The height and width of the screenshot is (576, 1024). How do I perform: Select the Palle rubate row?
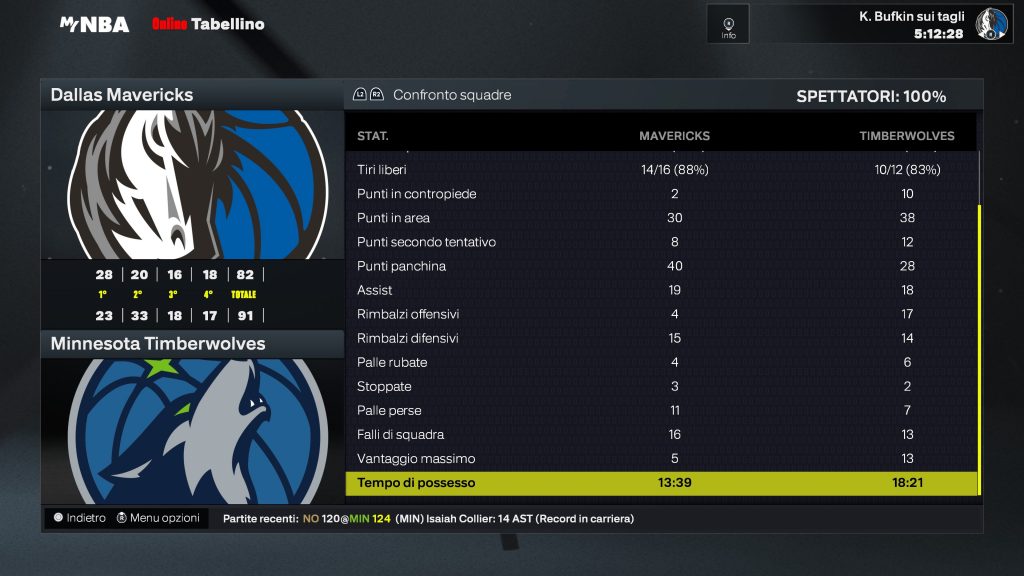(660, 362)
